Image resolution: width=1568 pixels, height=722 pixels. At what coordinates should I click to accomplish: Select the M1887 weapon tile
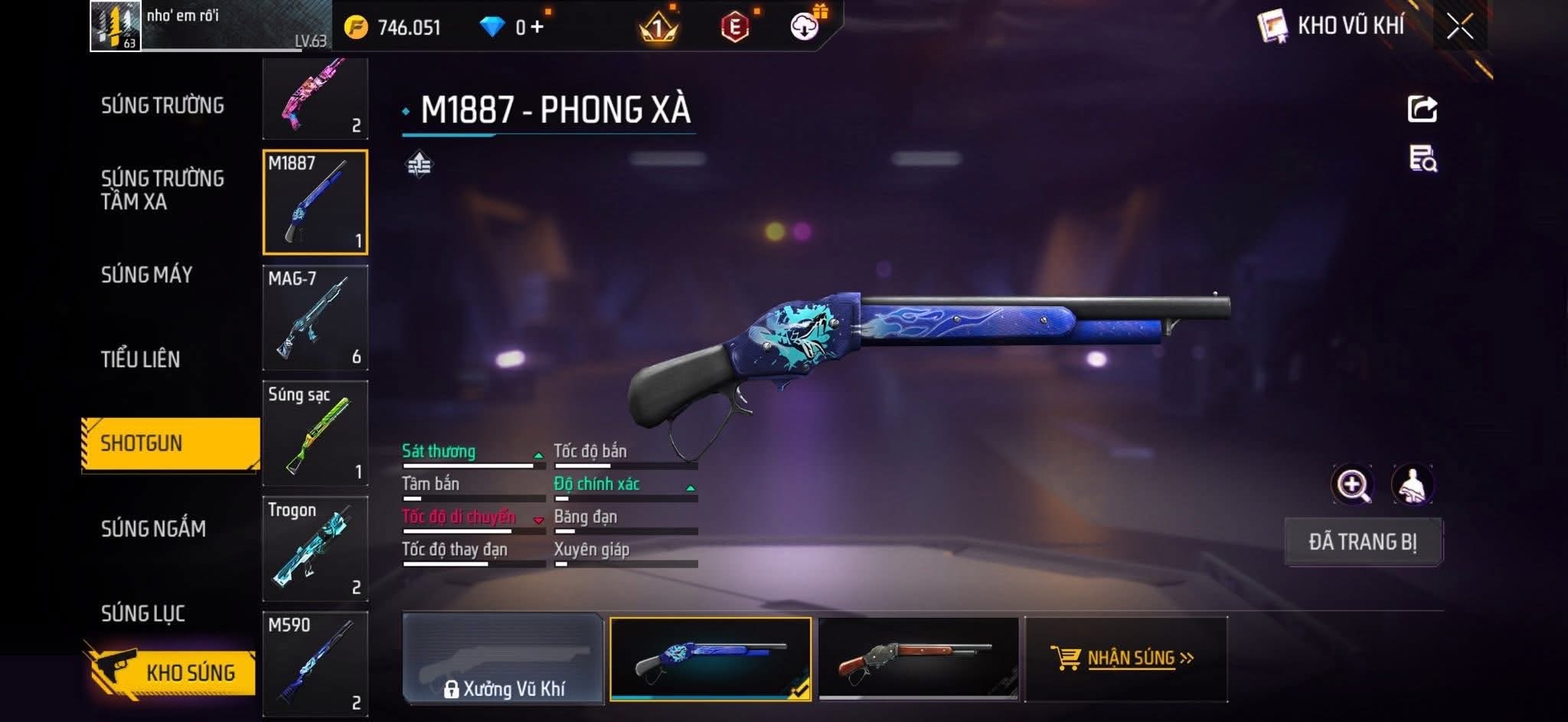[x=315, y=202]
